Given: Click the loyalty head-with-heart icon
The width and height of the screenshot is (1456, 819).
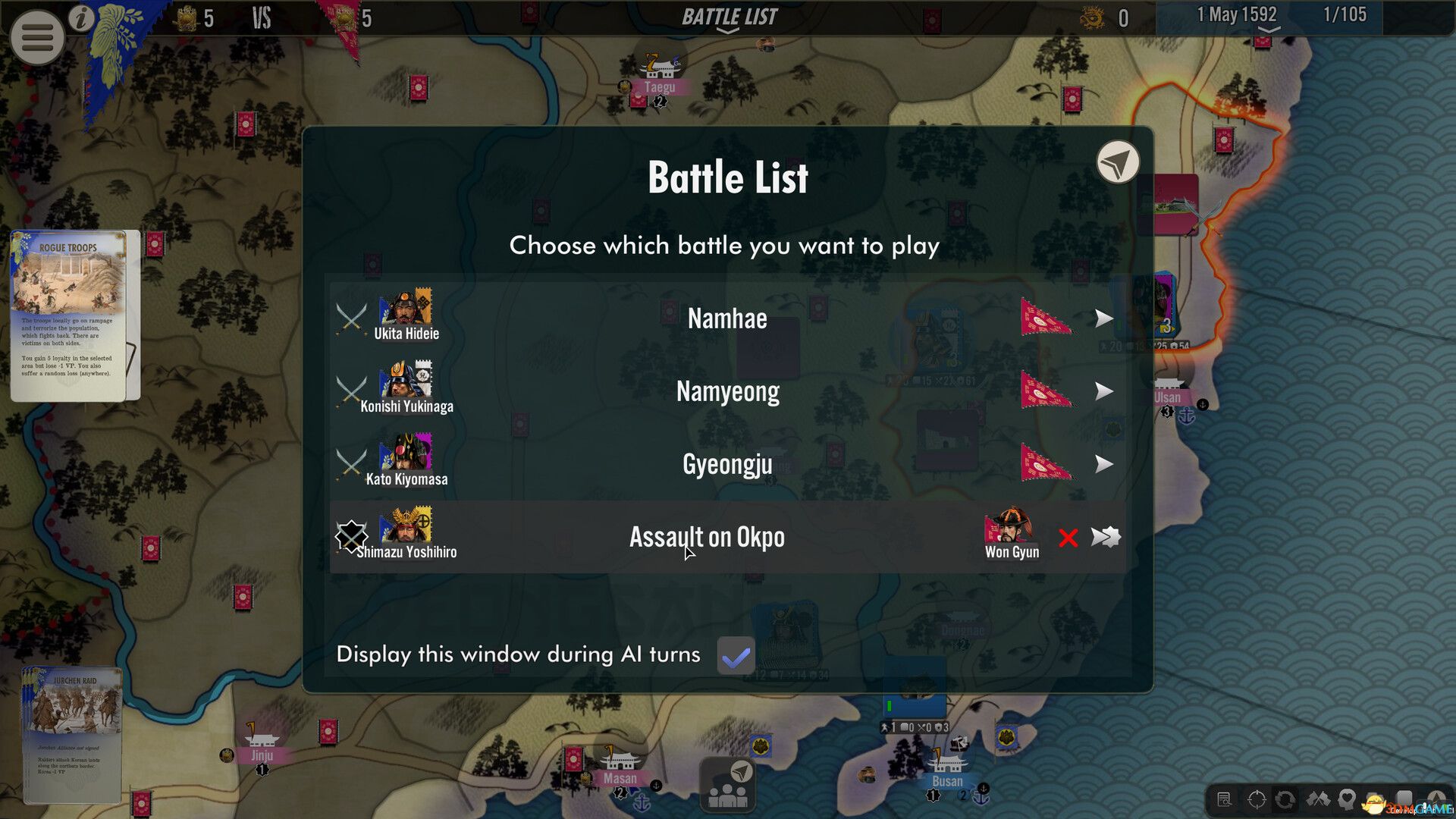Looking at the screenshot, I should [x=1347, y=799].
